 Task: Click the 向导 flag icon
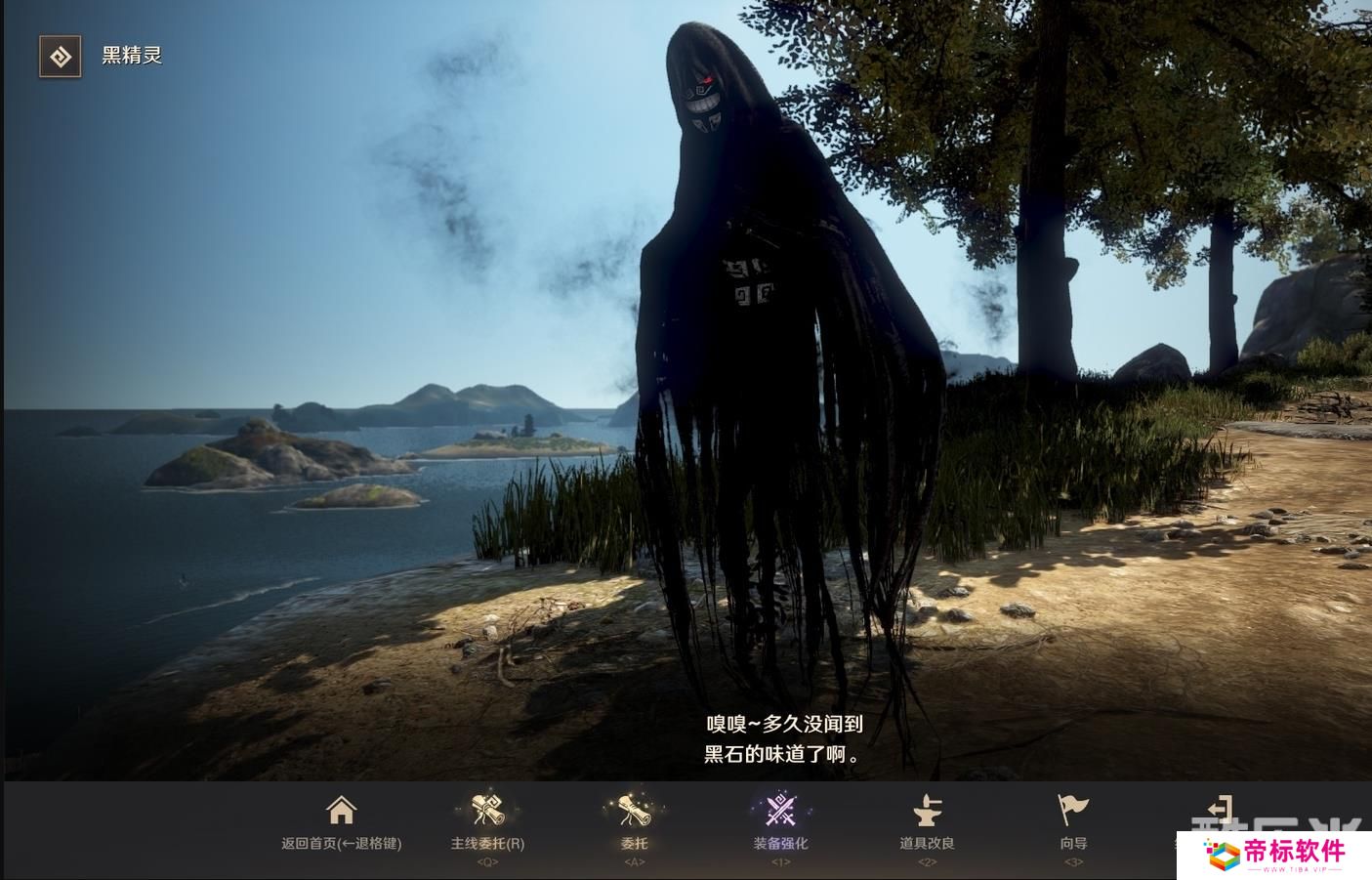coord(1071,809)
